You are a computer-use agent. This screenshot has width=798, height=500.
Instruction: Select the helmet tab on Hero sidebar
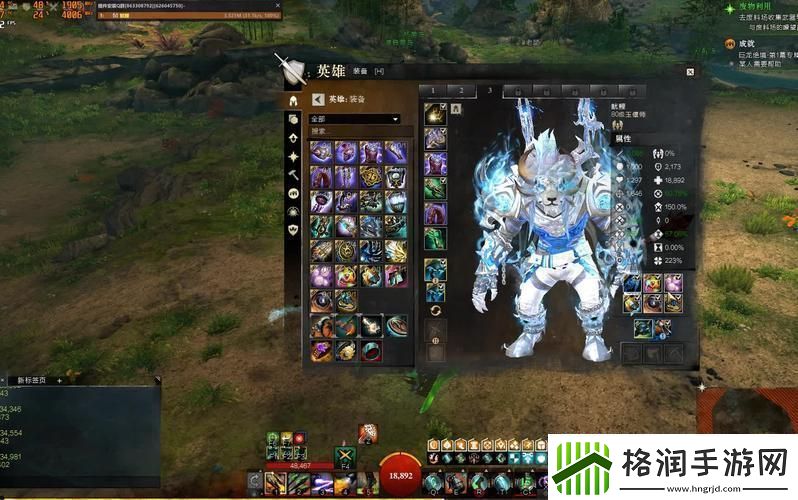[x=293, y=101]
